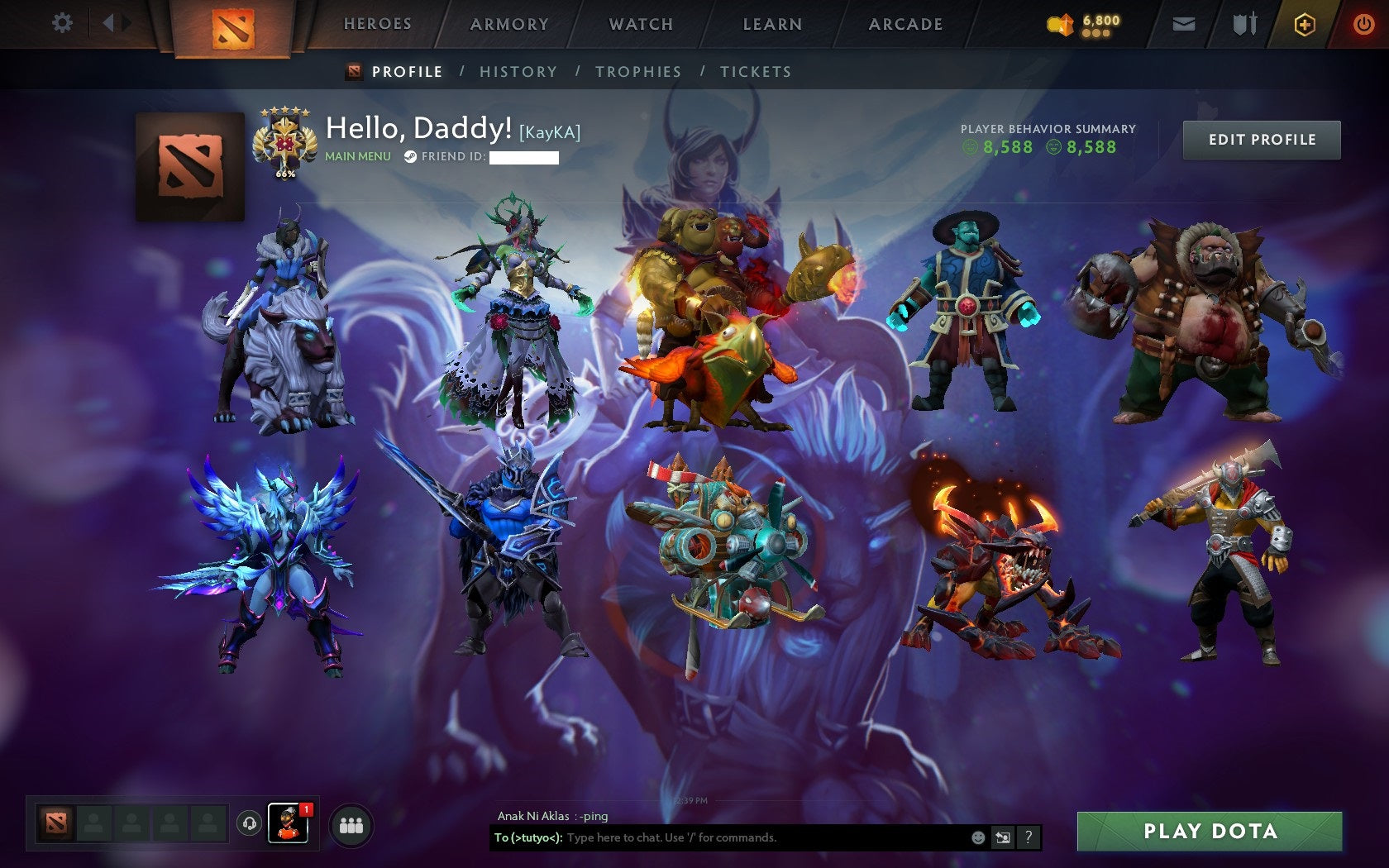The width and height of the screenshot is (1389, 868).
Task: Open the notifications envelope
Action: (x=1184, y=24)
